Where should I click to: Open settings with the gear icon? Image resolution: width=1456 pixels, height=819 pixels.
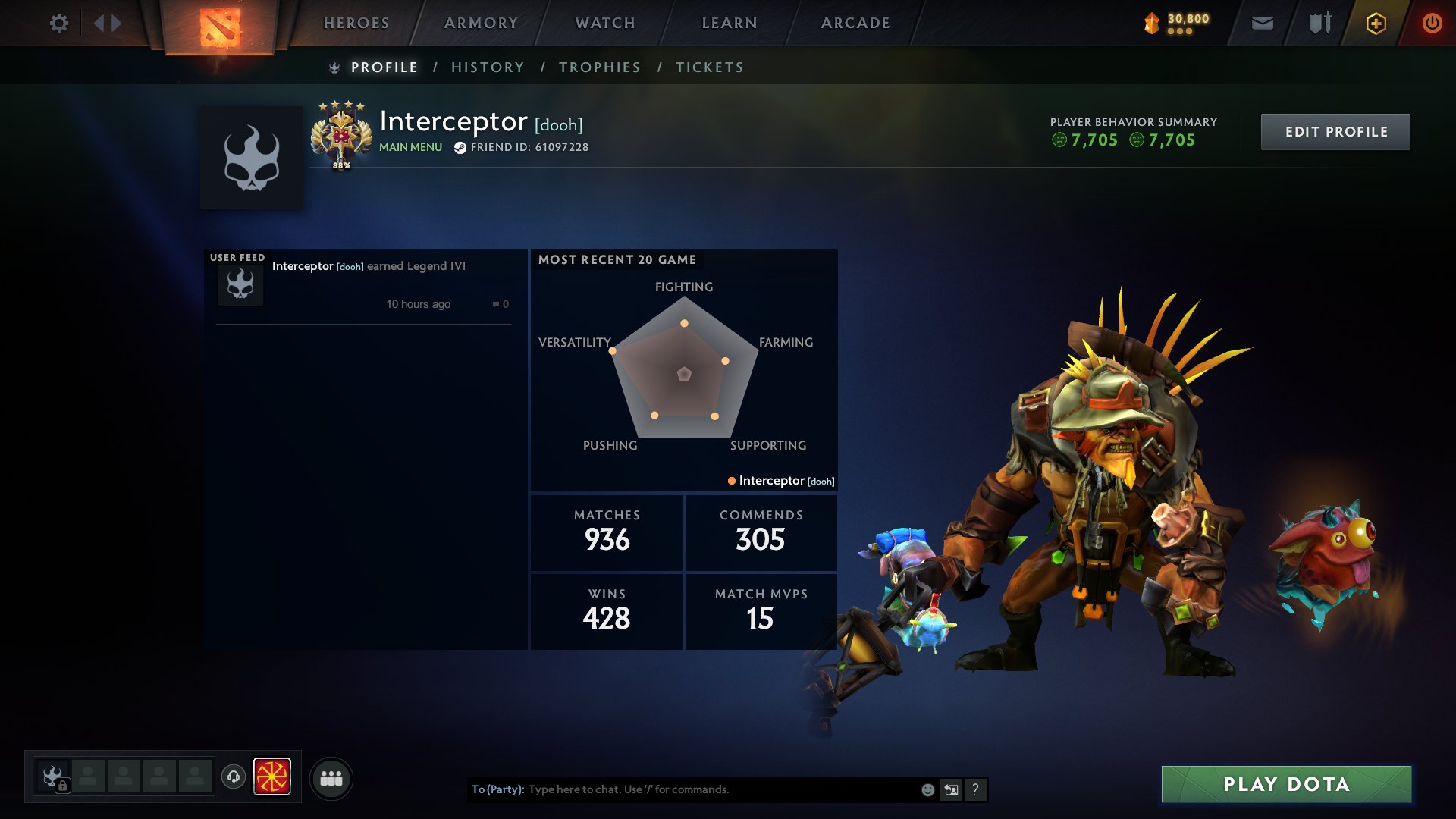[x=58, y=23]
